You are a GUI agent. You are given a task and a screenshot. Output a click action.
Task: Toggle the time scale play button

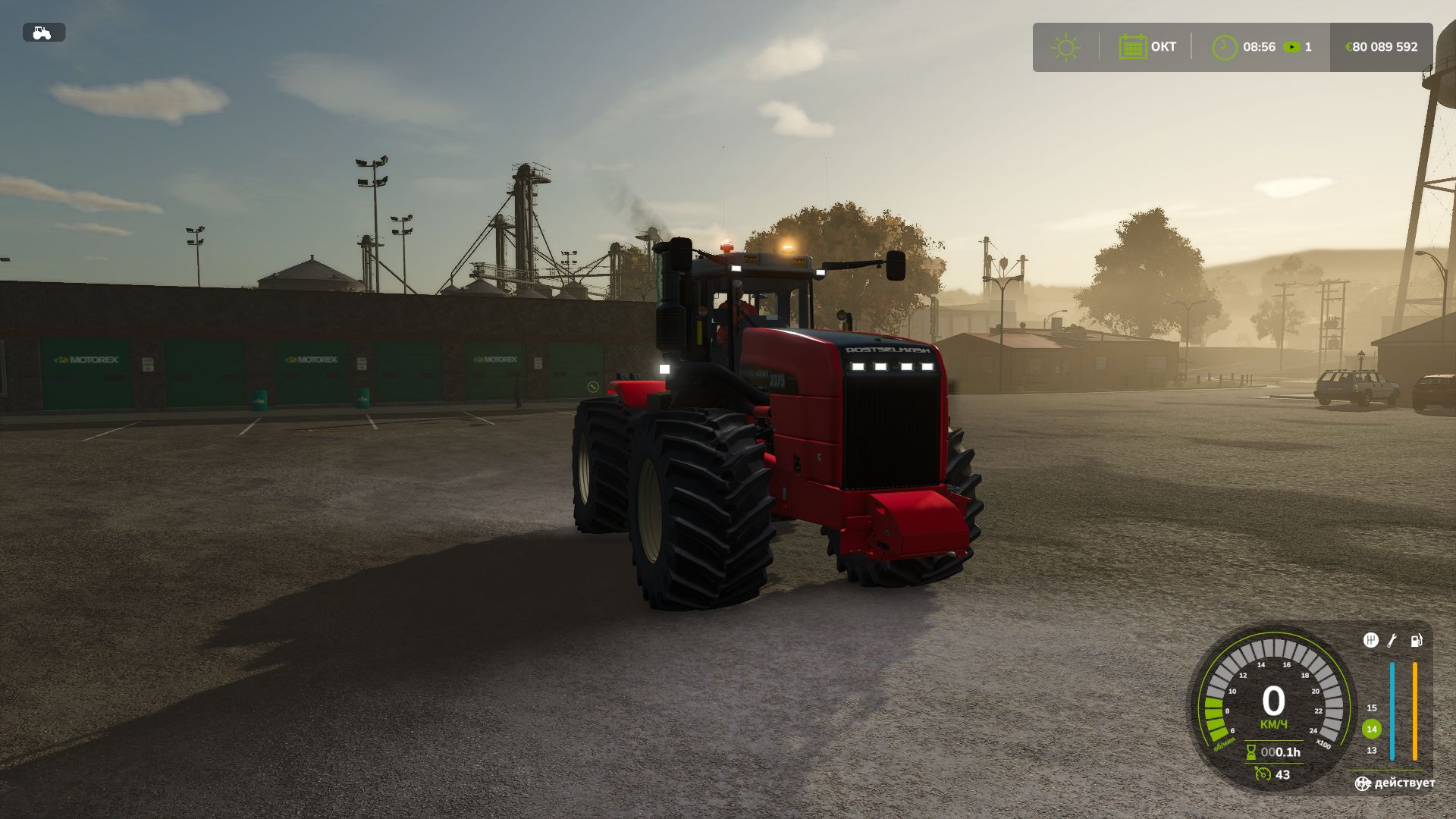point(1291,47)
